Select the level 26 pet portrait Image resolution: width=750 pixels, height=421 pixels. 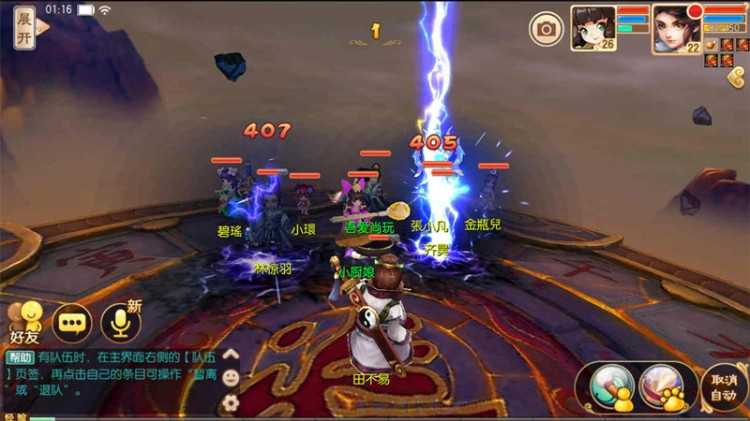click(x=592, y=27)
